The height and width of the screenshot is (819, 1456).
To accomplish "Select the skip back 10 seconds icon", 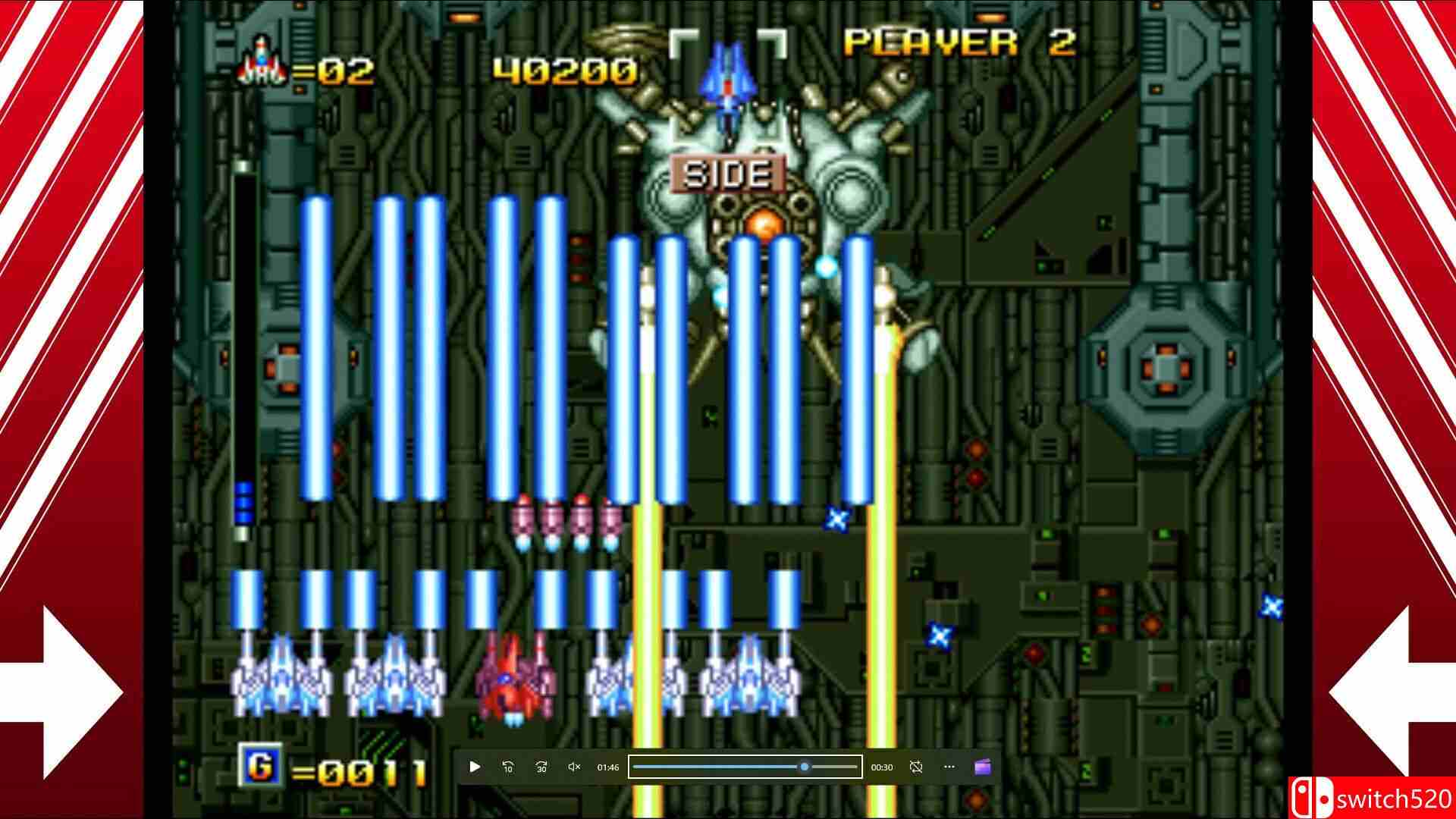I will coord(508,767).
